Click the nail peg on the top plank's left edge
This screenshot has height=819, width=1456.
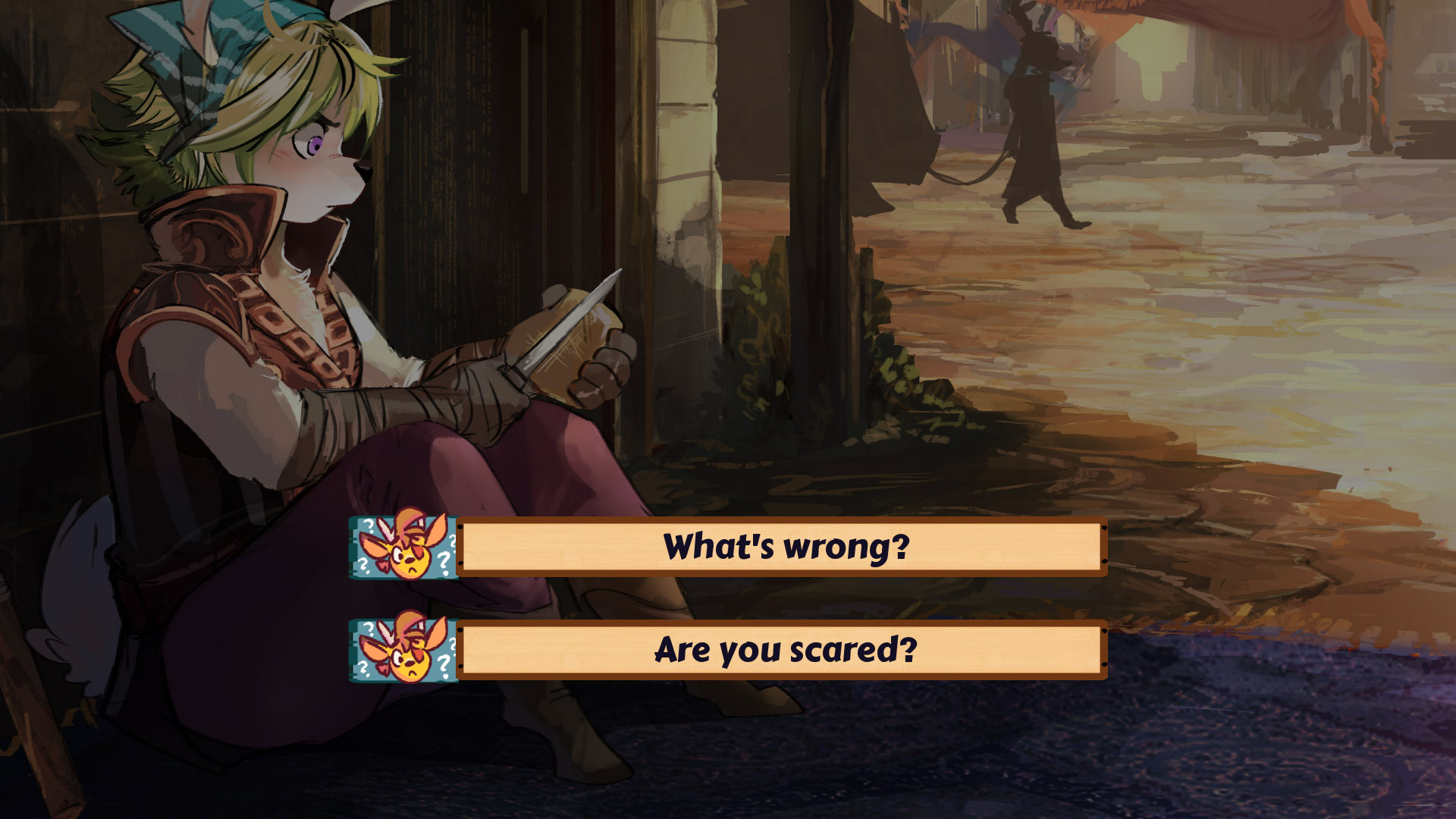pyautogui.click(x=460, y=527)
